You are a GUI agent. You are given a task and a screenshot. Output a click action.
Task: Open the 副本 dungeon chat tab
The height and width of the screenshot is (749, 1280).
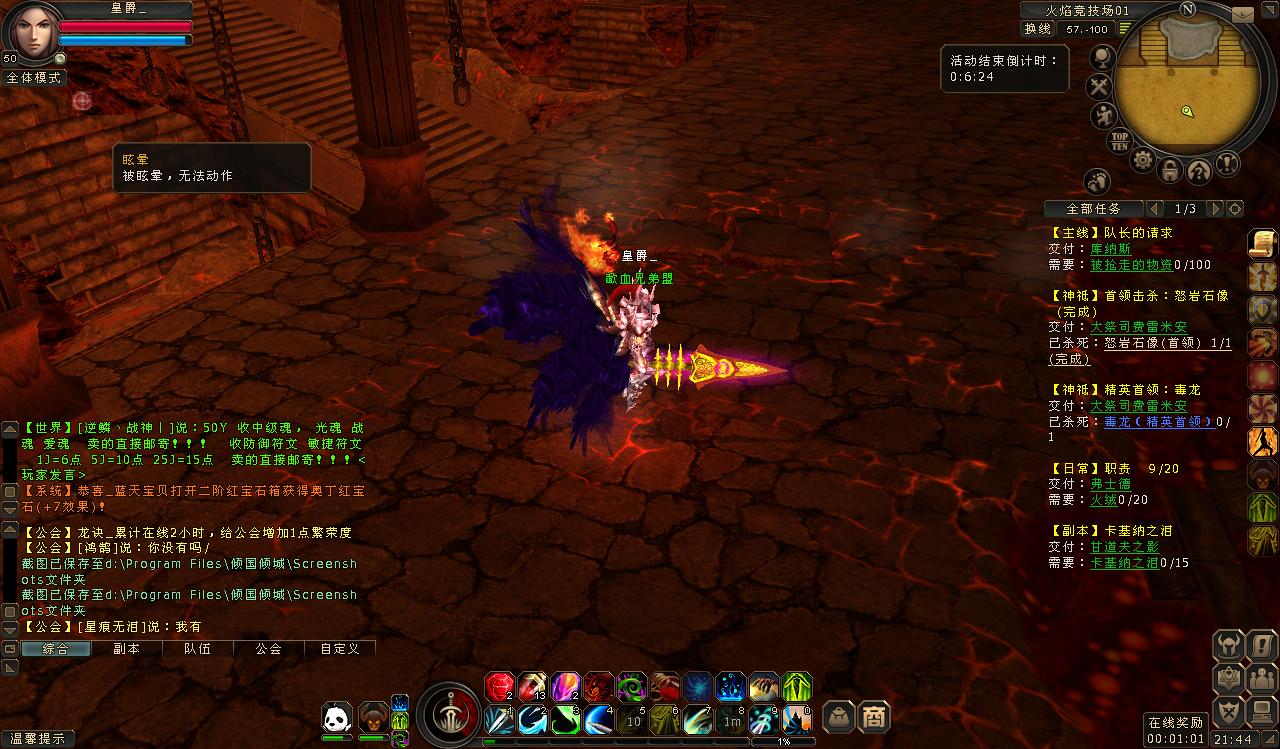point(126,648)
